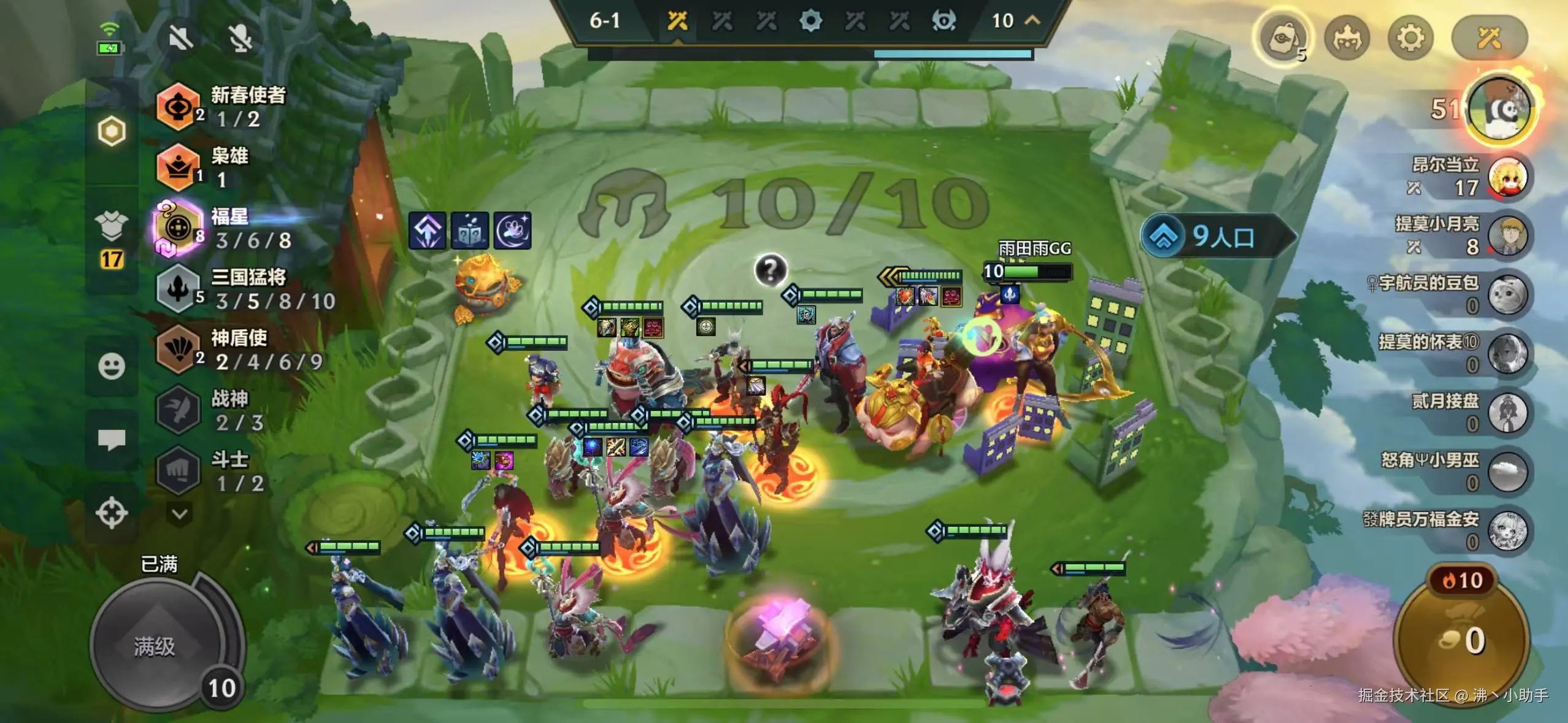Image resolution: width=1568 pixels, height=723 pixels.
Task: Toggle the muted microphone icon
Action: tap(241, 38)
